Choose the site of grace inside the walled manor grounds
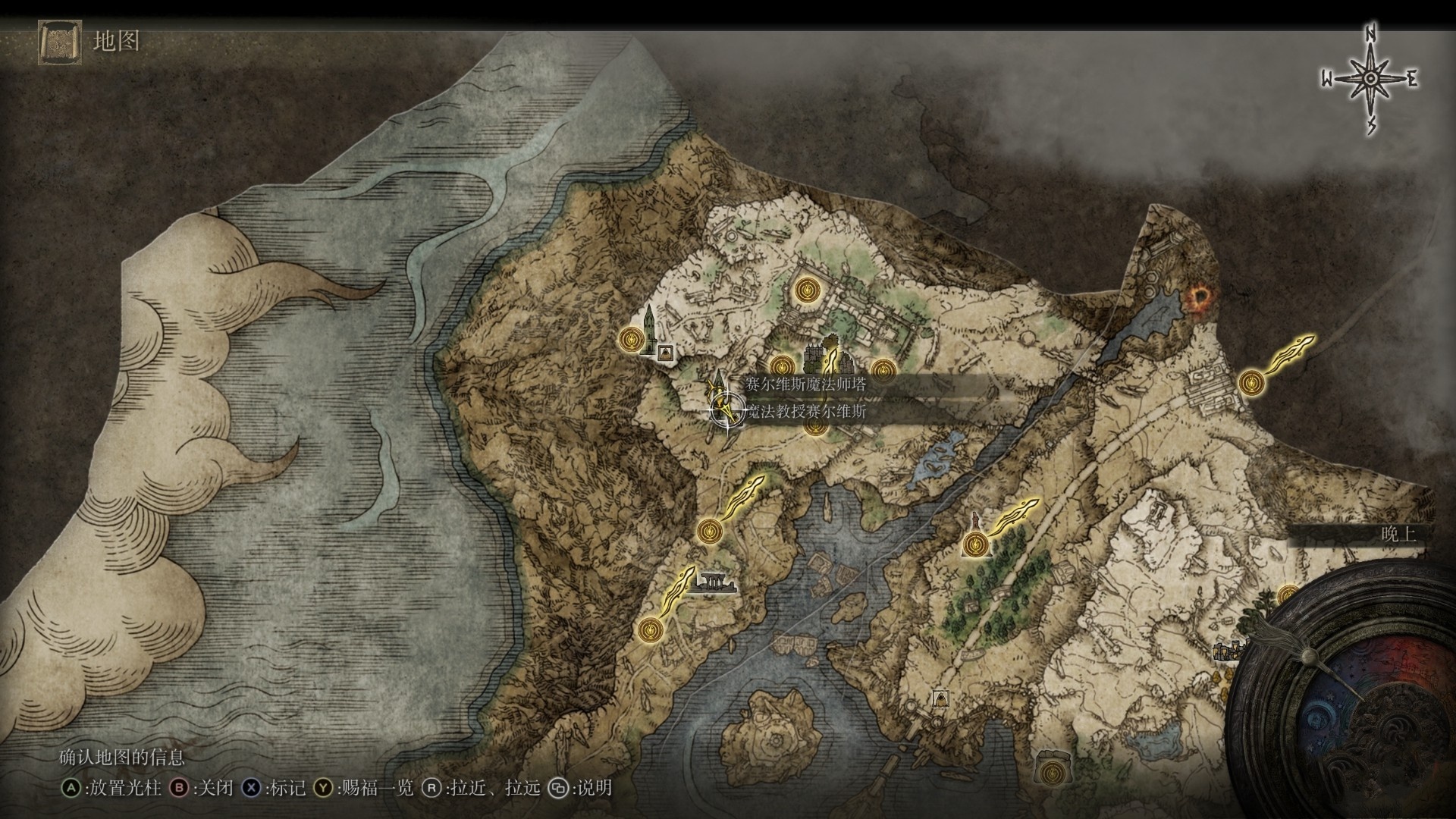 tap(805, 289)
